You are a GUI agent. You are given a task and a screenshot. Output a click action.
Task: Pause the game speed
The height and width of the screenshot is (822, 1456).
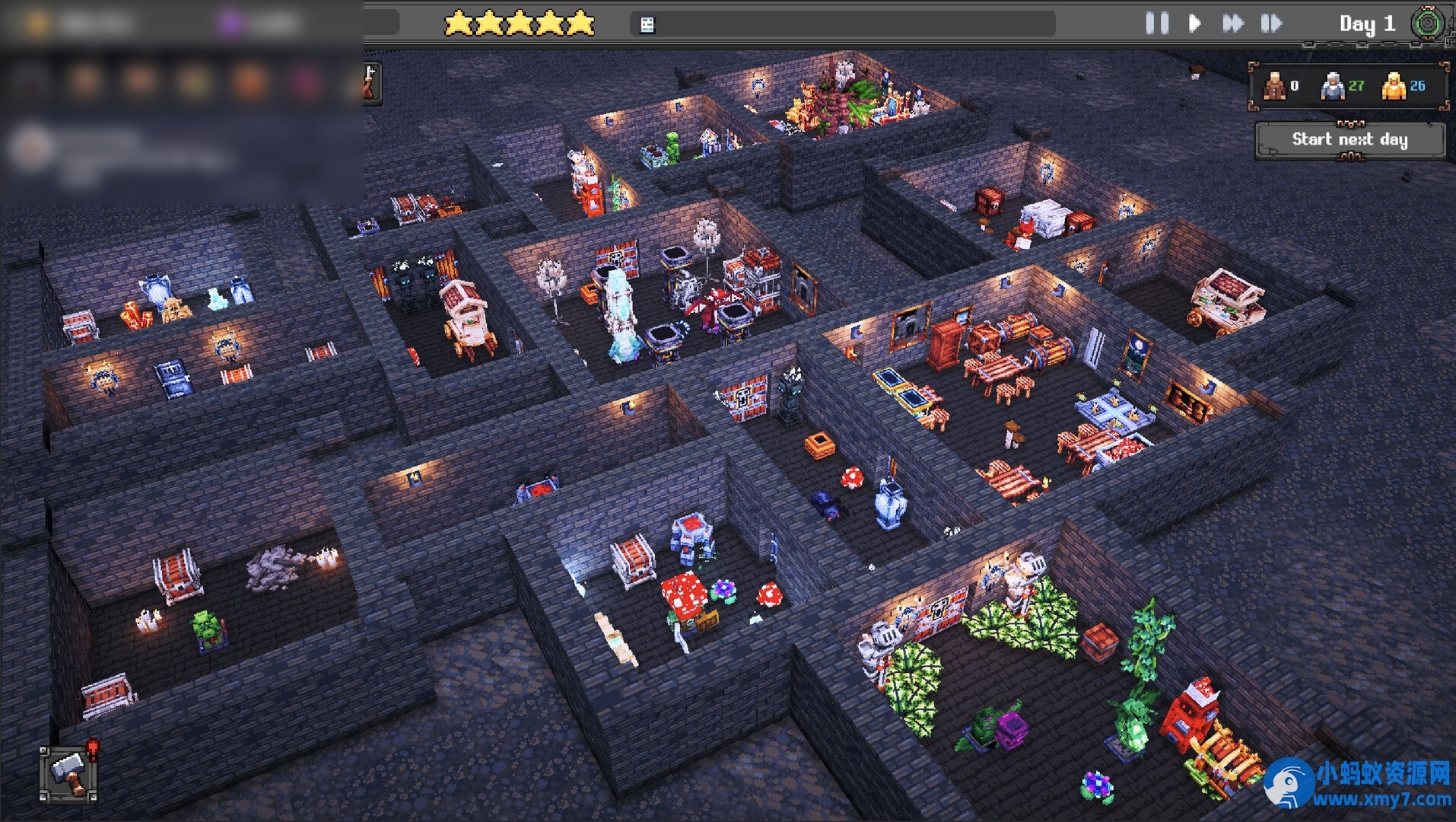(1157, 24)
